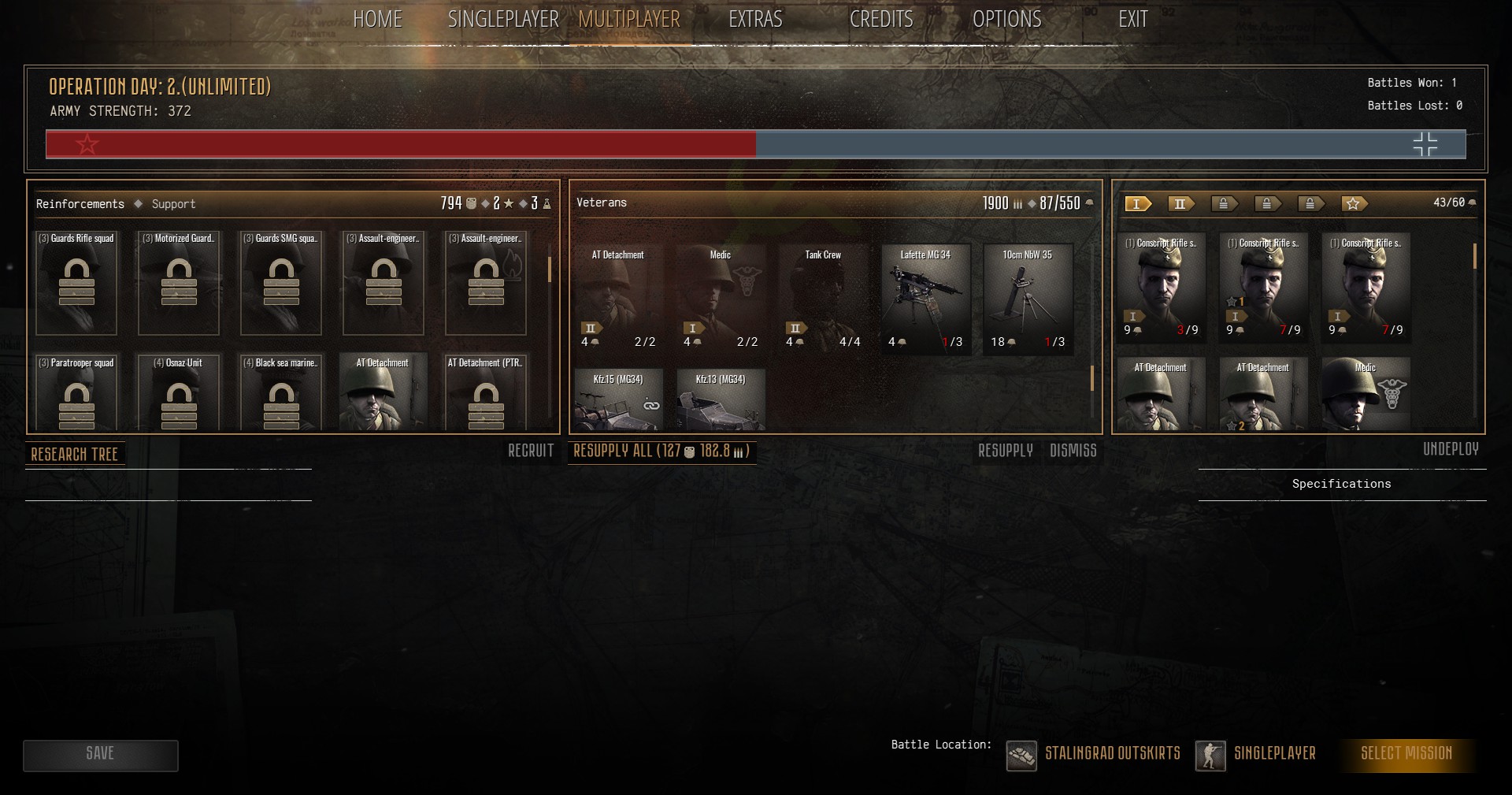Dismiss the selected veteran unit

tap(1073, 451)
